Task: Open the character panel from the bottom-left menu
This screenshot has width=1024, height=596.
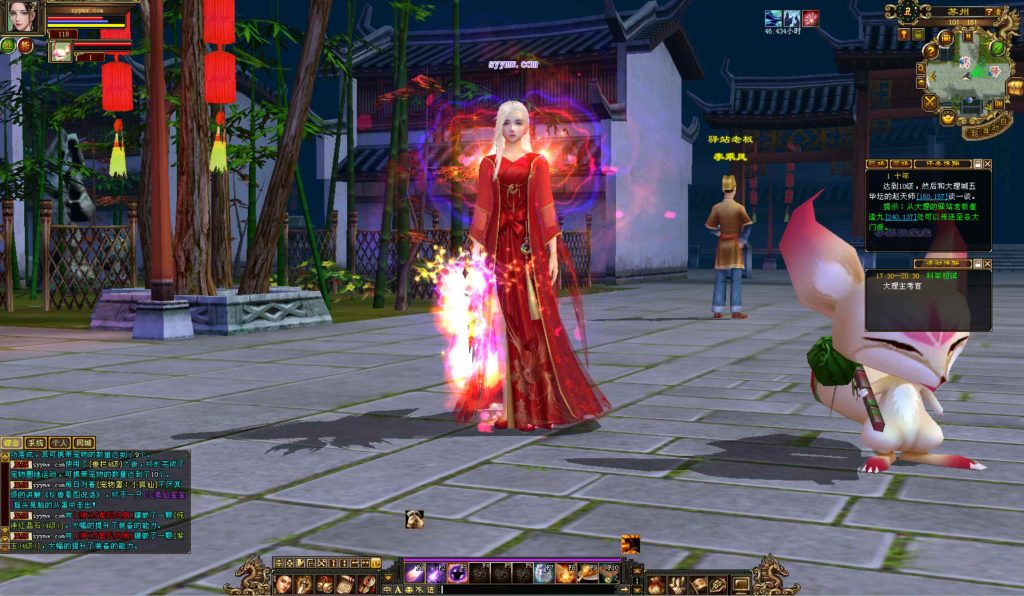Action: (x=283, y=584)
